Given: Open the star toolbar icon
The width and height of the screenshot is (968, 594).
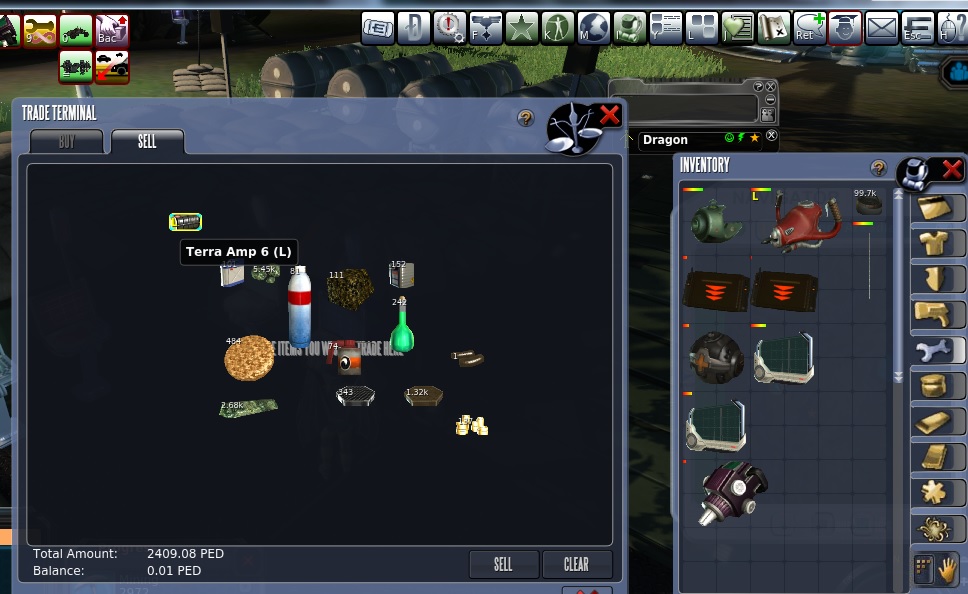Looking at the screenshot, I should (x=521, y=28).
